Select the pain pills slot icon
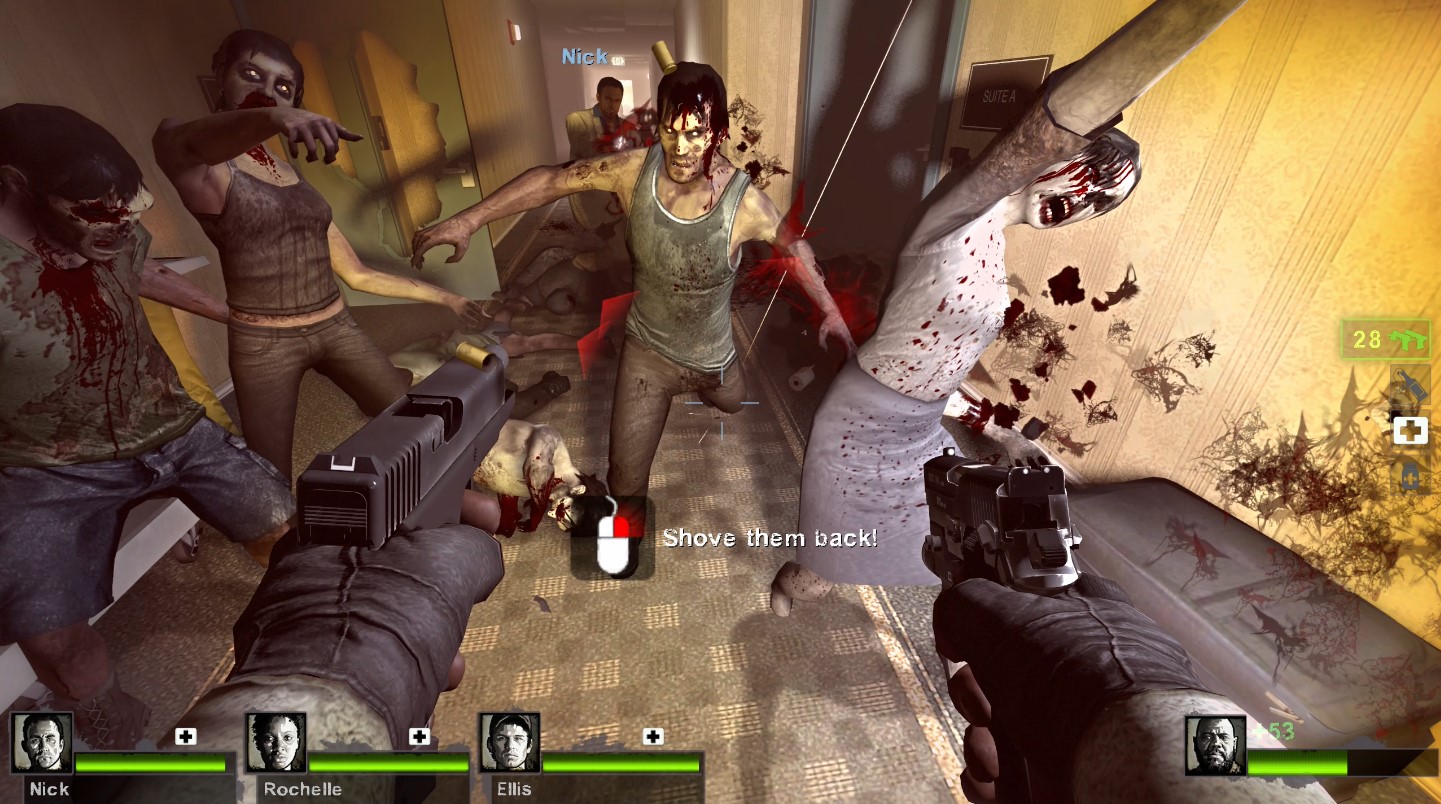This screenshot has width=1441, height=804. 1411,474
